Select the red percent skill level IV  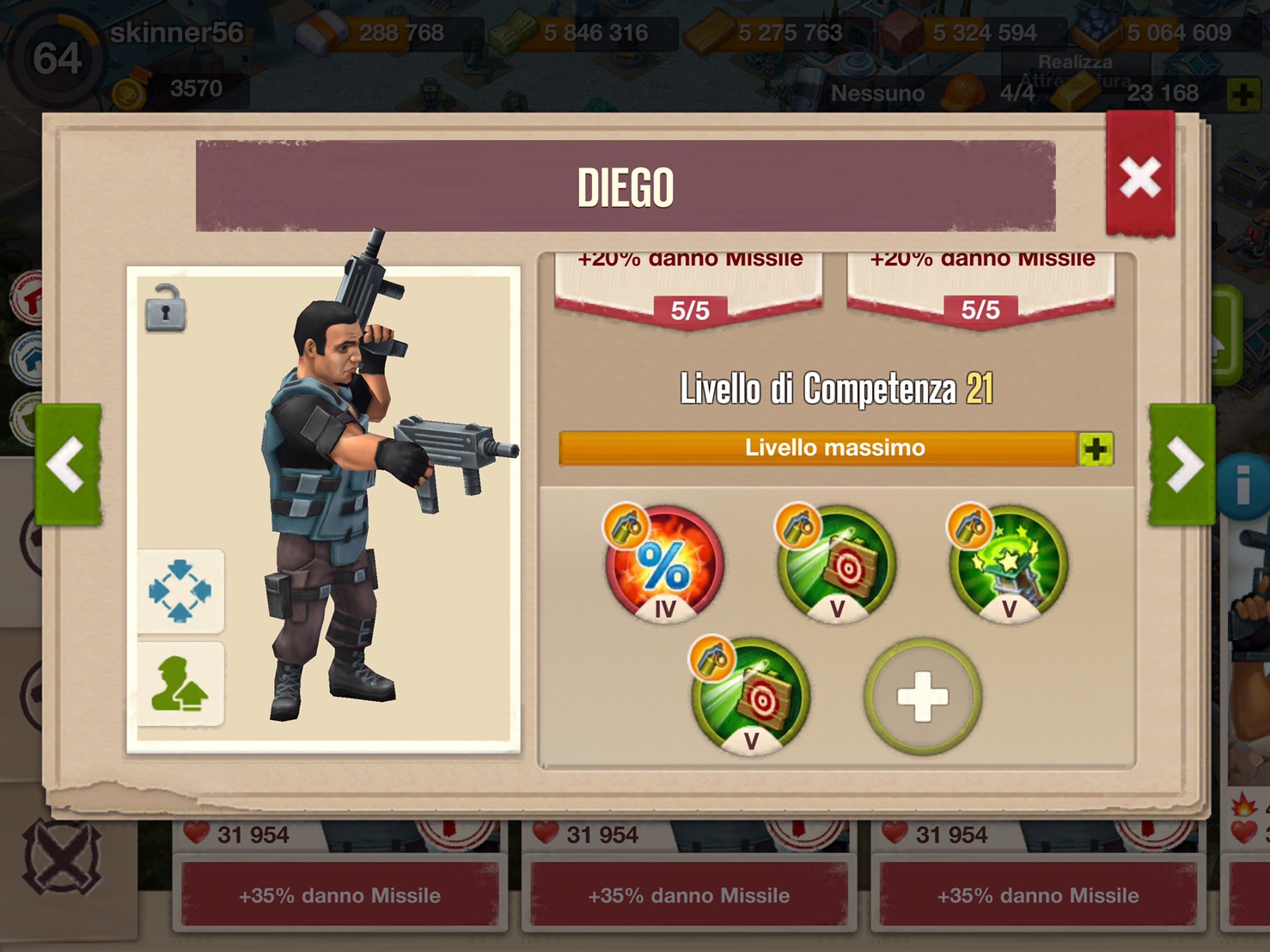663,565
